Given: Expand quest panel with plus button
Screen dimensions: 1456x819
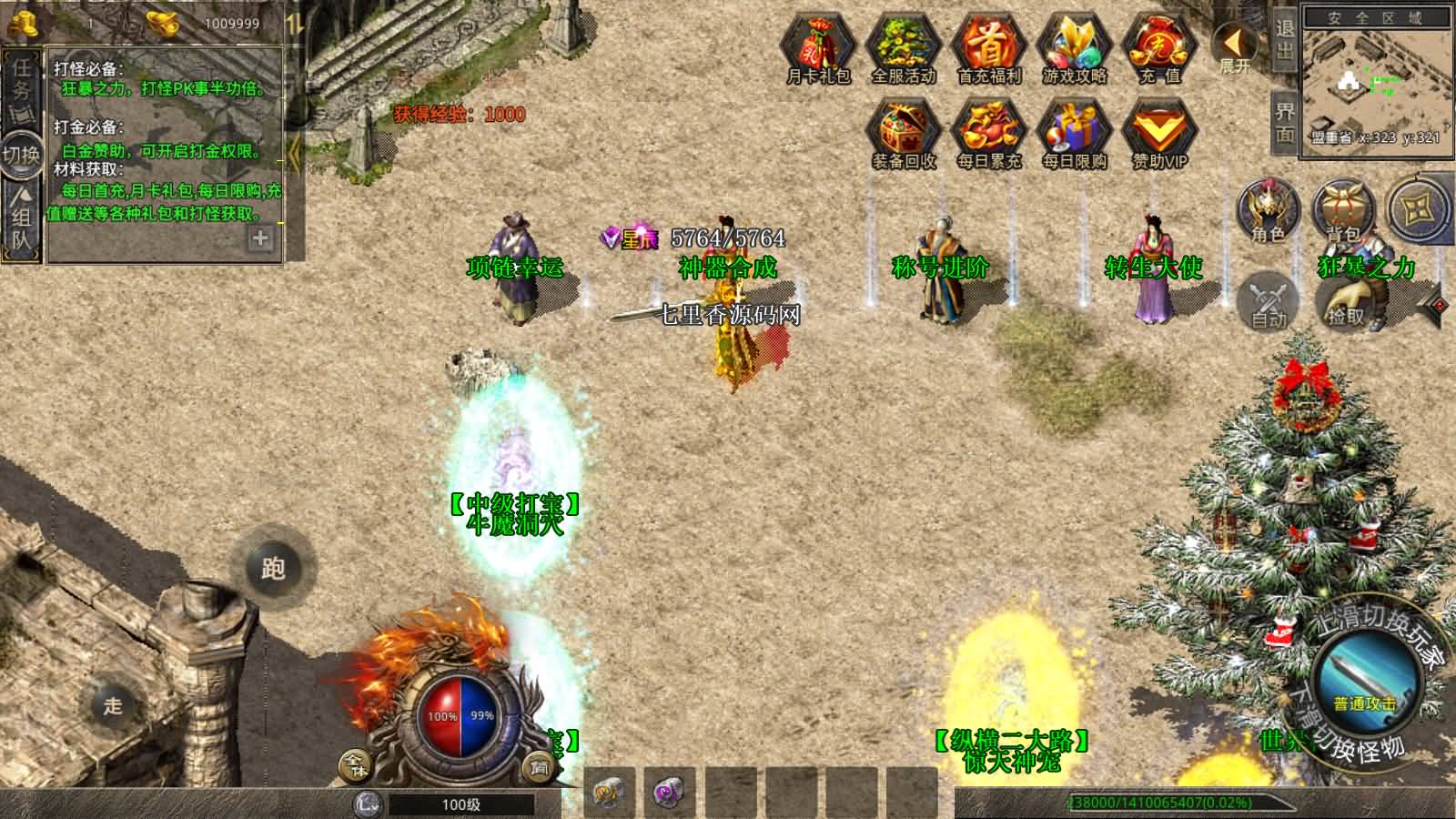Looking at the screenshot, I should [260, 238].
